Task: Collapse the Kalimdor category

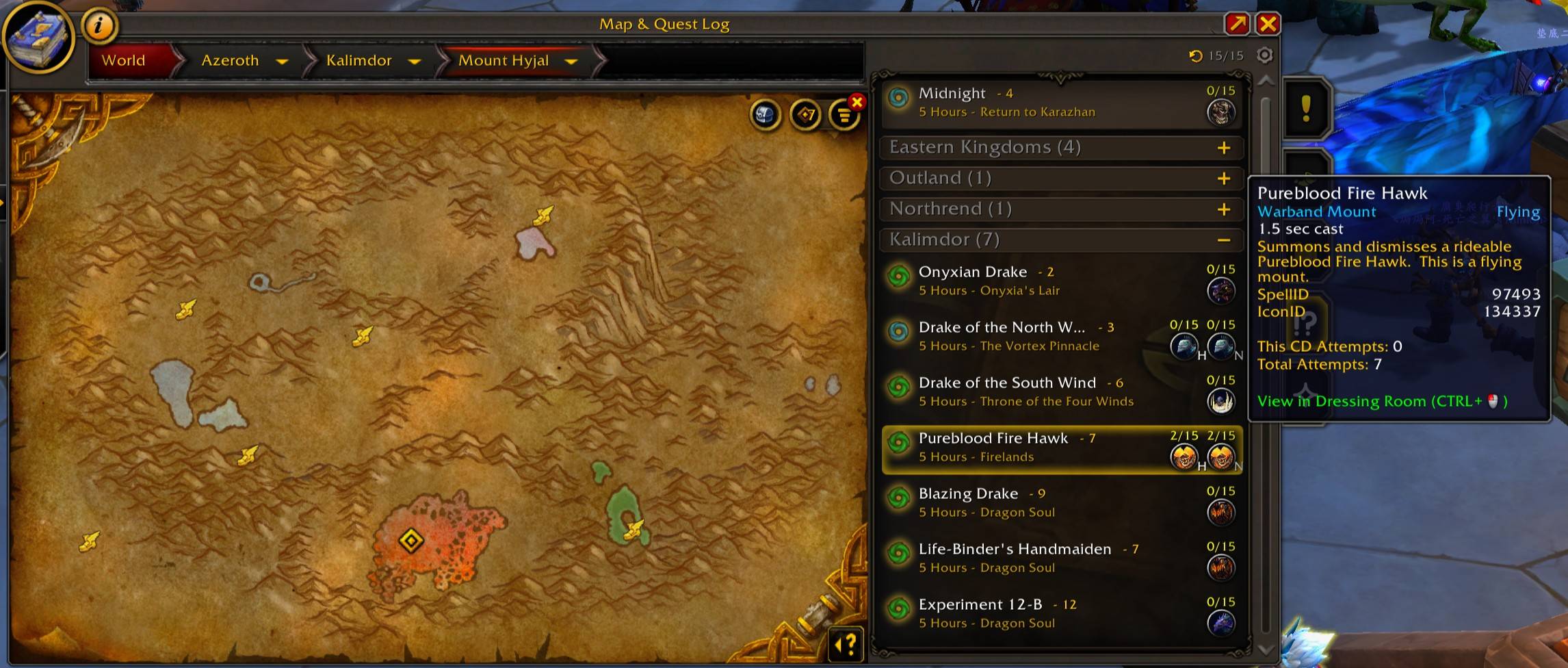Action: pyautogui.click(x=1224, y=240)
